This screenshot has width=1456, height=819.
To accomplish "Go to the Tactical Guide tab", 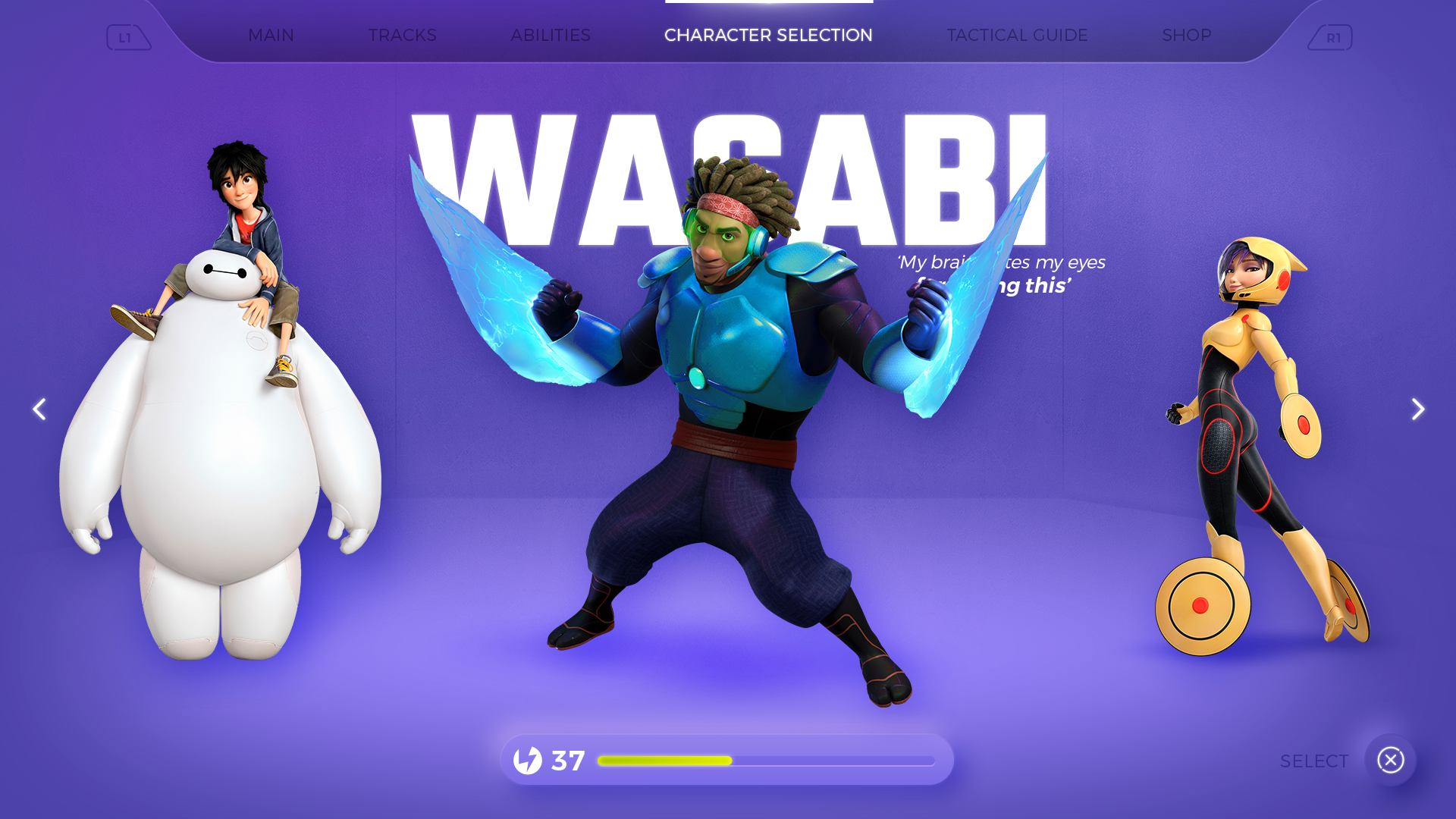I will point(1017,36).
